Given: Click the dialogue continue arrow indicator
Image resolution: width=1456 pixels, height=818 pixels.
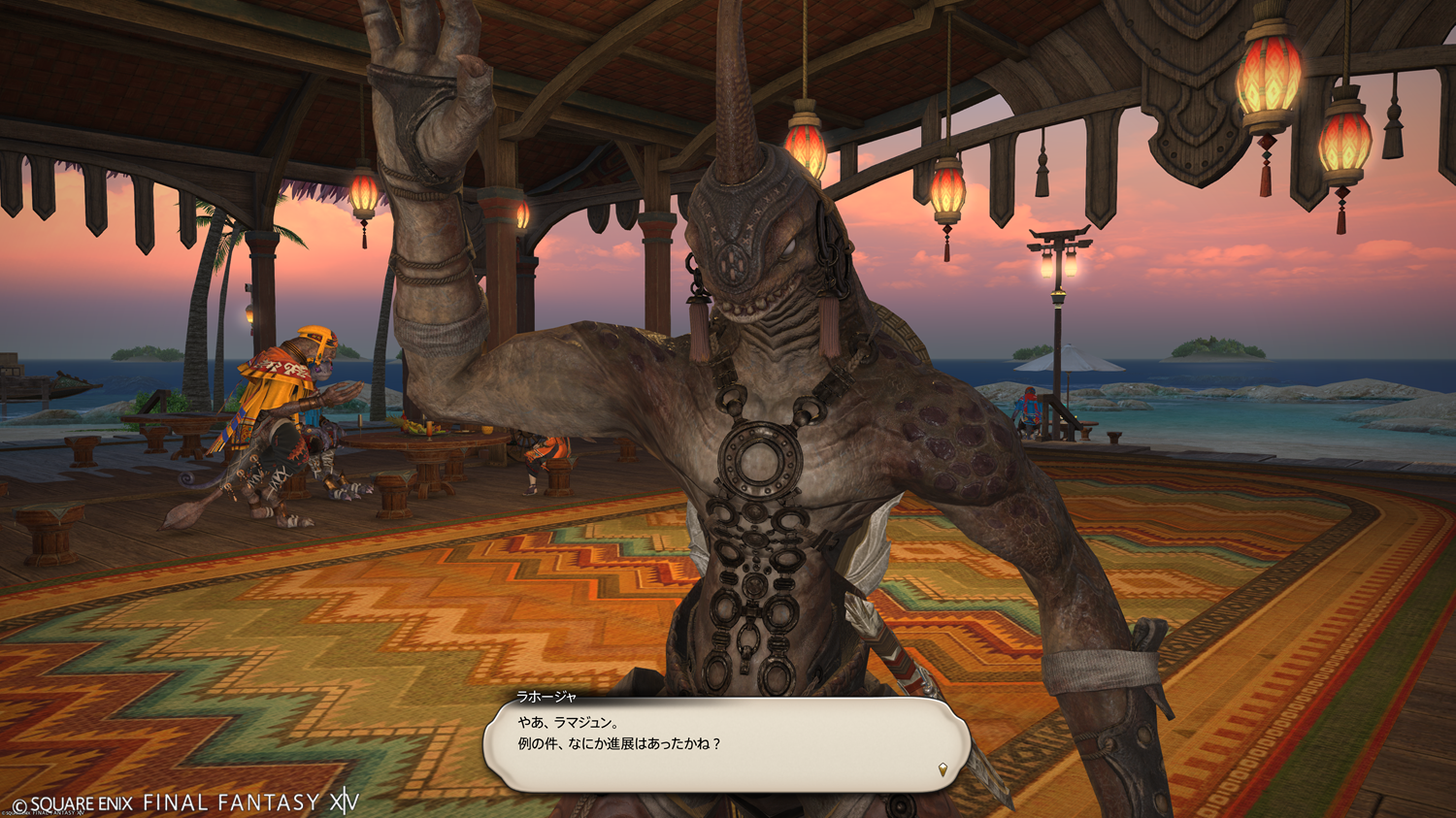Looking at the screenshot, I should point(943,770).
